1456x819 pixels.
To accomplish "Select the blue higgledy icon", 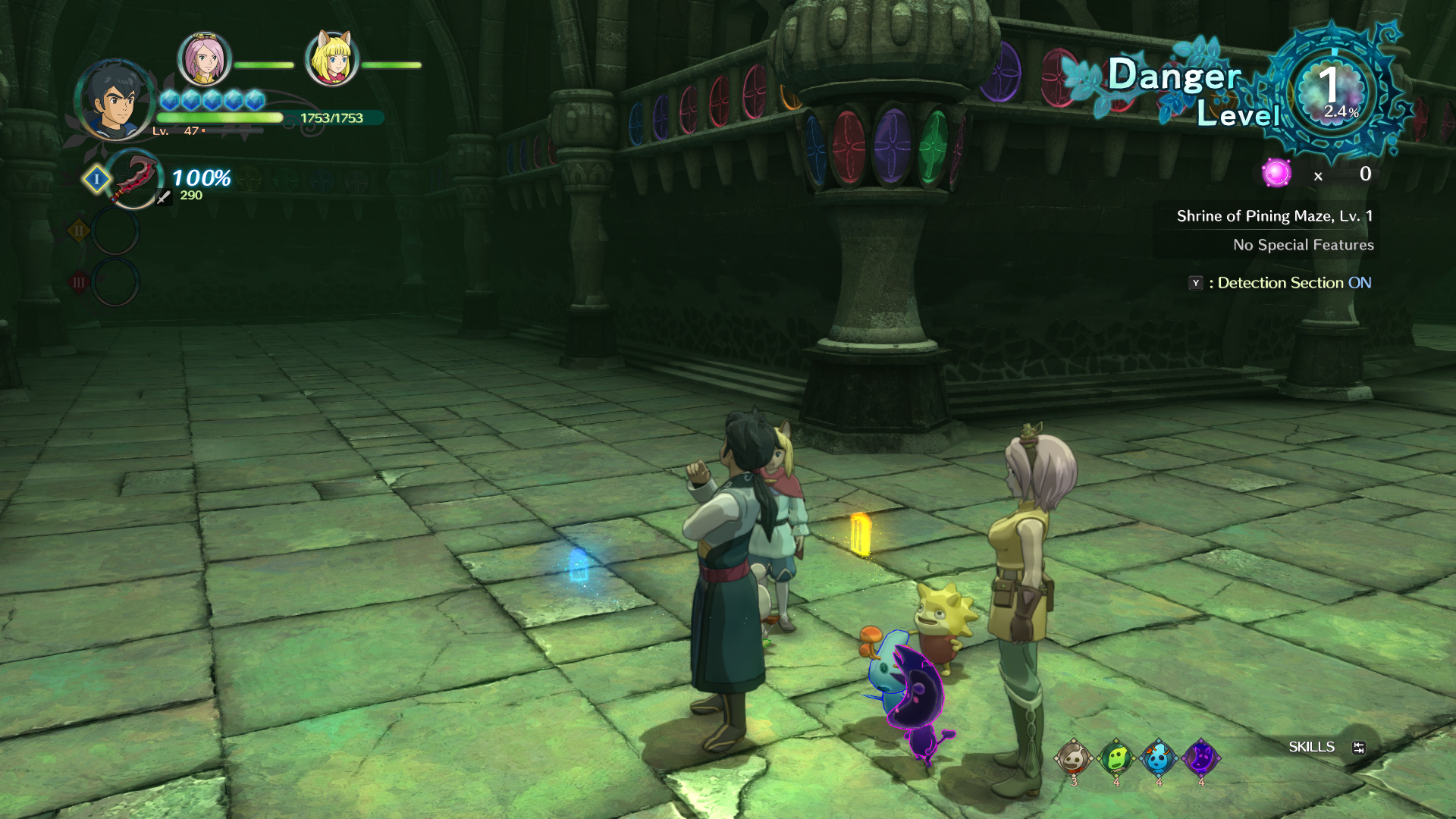I will 1159,758.
